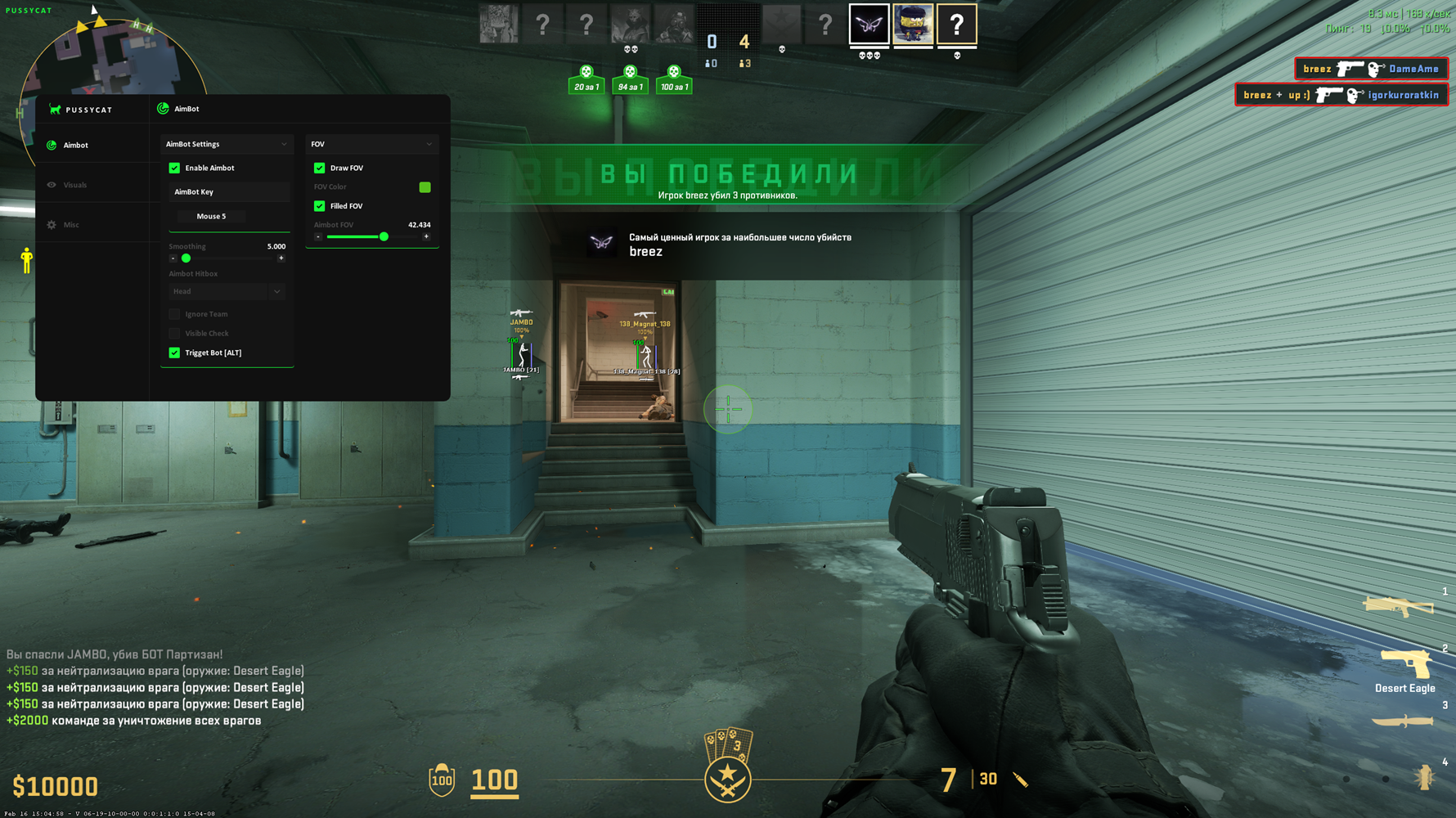Toggle the Enable Aimbot checkbox

174,168
